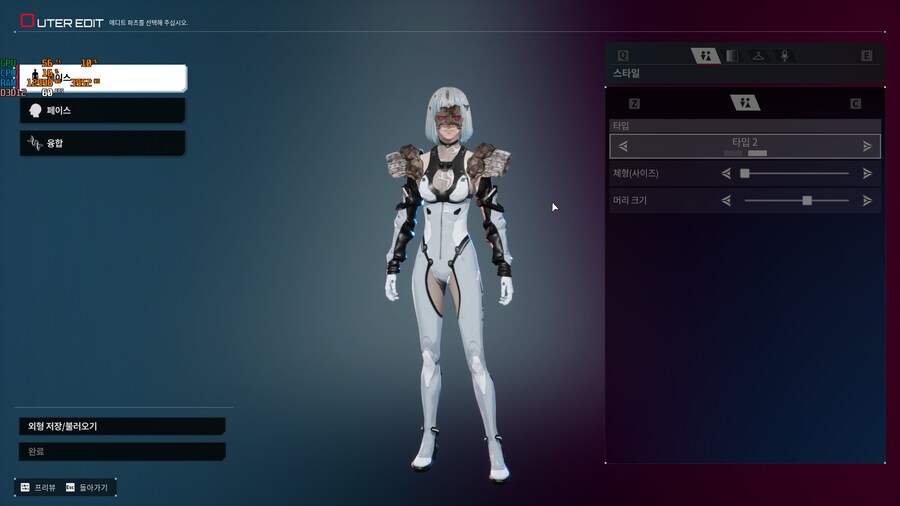Open the microphone voice tab
Image resolution: width=900 pixels, height=506 pixels.
click(784, 56)
